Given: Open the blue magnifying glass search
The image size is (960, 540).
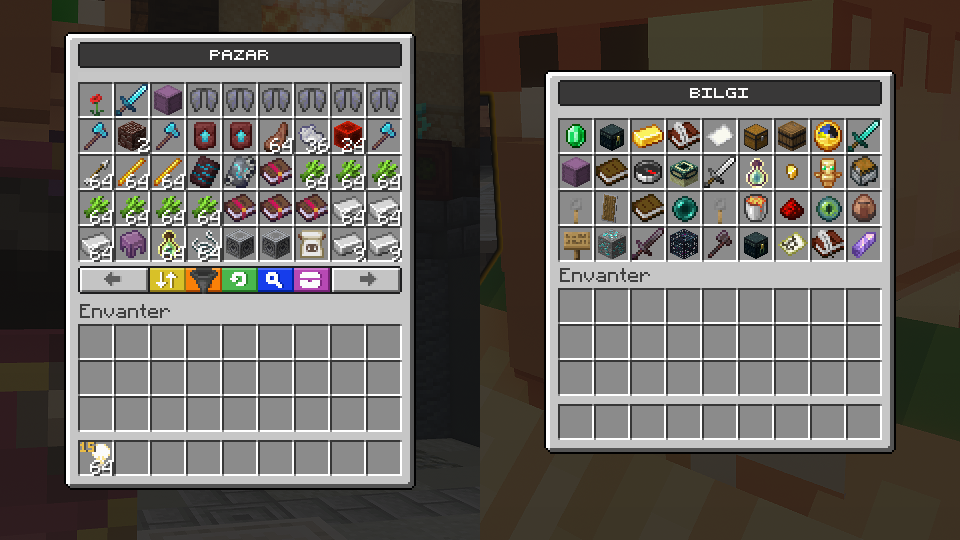Looking at the screenshot, I should (275, 280).
